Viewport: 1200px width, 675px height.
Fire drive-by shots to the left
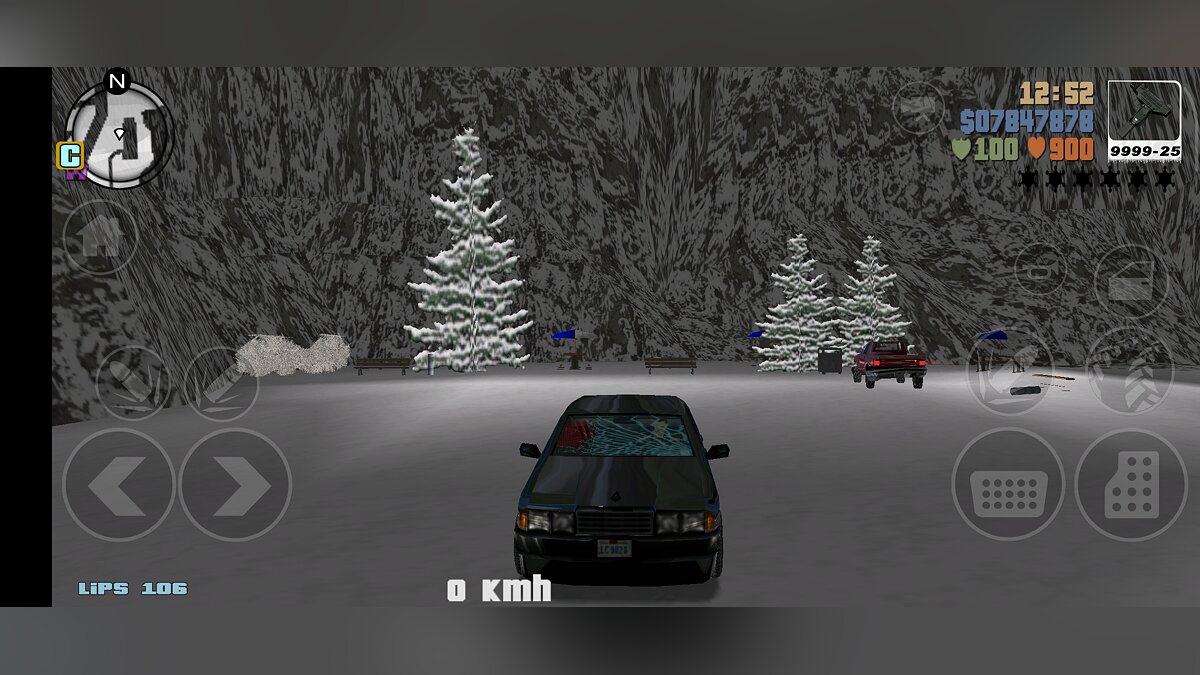click(132, 383)
